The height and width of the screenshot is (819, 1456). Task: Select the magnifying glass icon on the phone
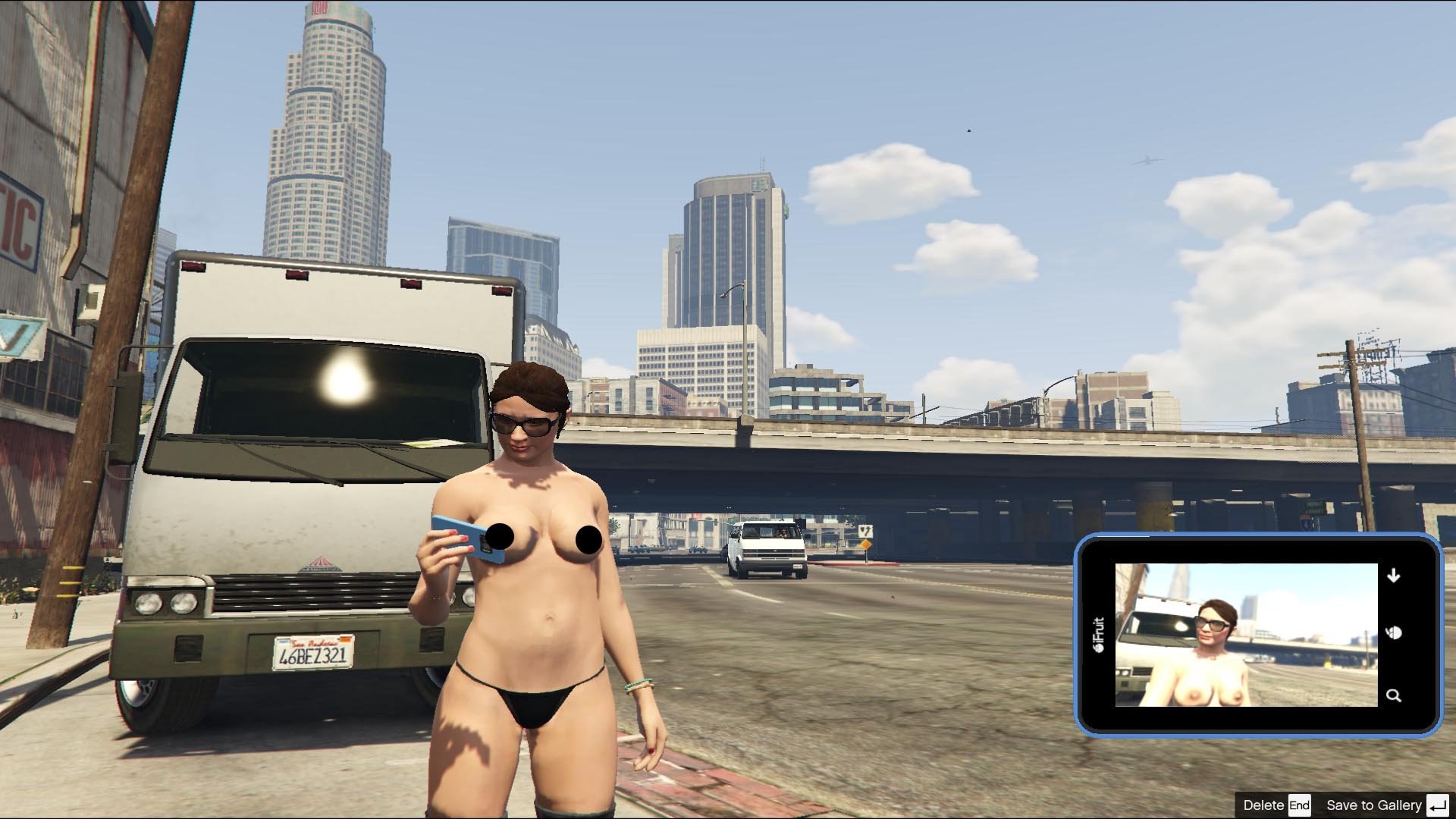click(1393, 695)
